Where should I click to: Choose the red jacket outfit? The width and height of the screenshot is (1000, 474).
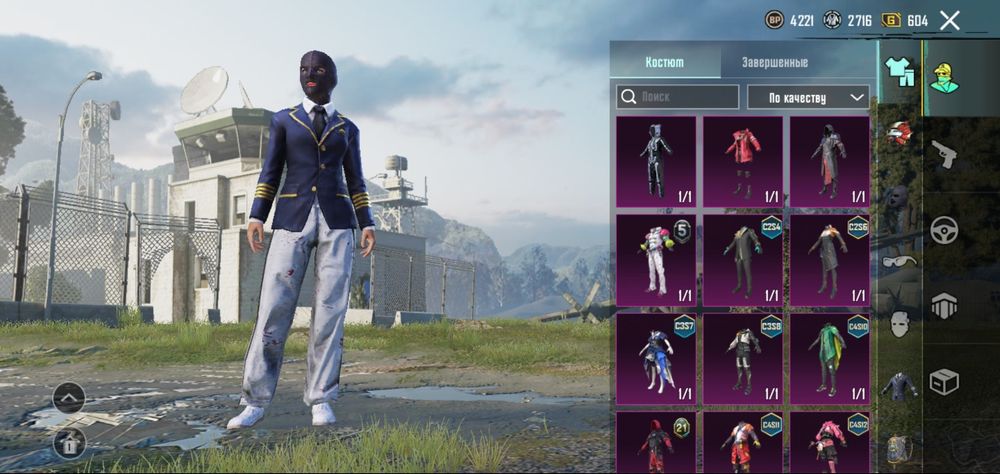tap(743, 161)
